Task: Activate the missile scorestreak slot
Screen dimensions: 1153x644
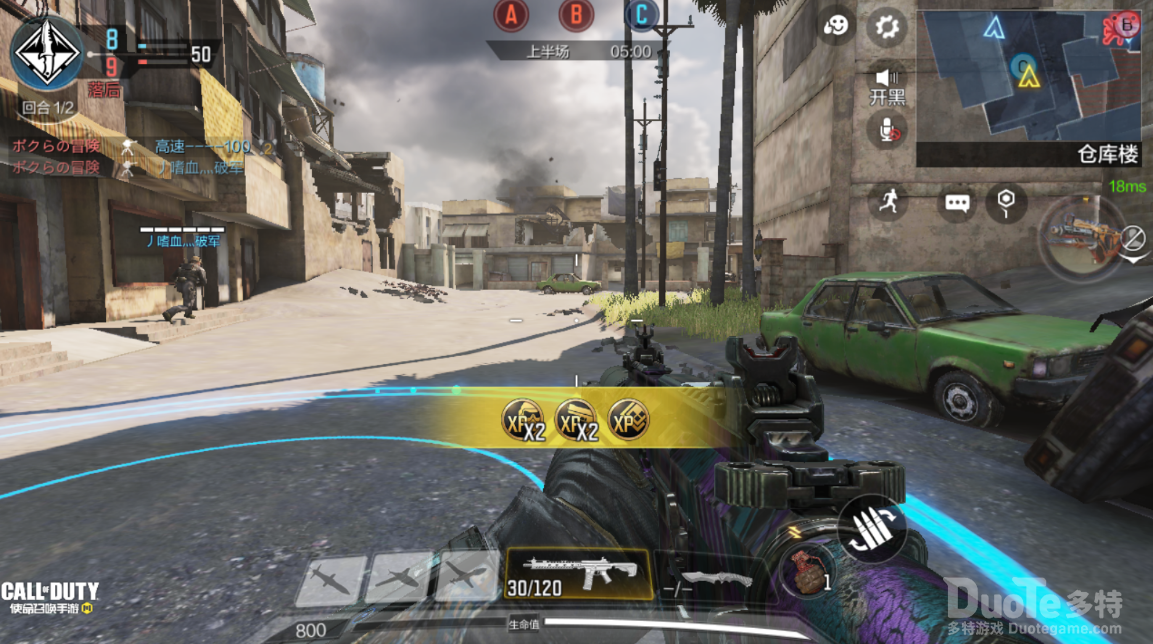Action: 331,578
